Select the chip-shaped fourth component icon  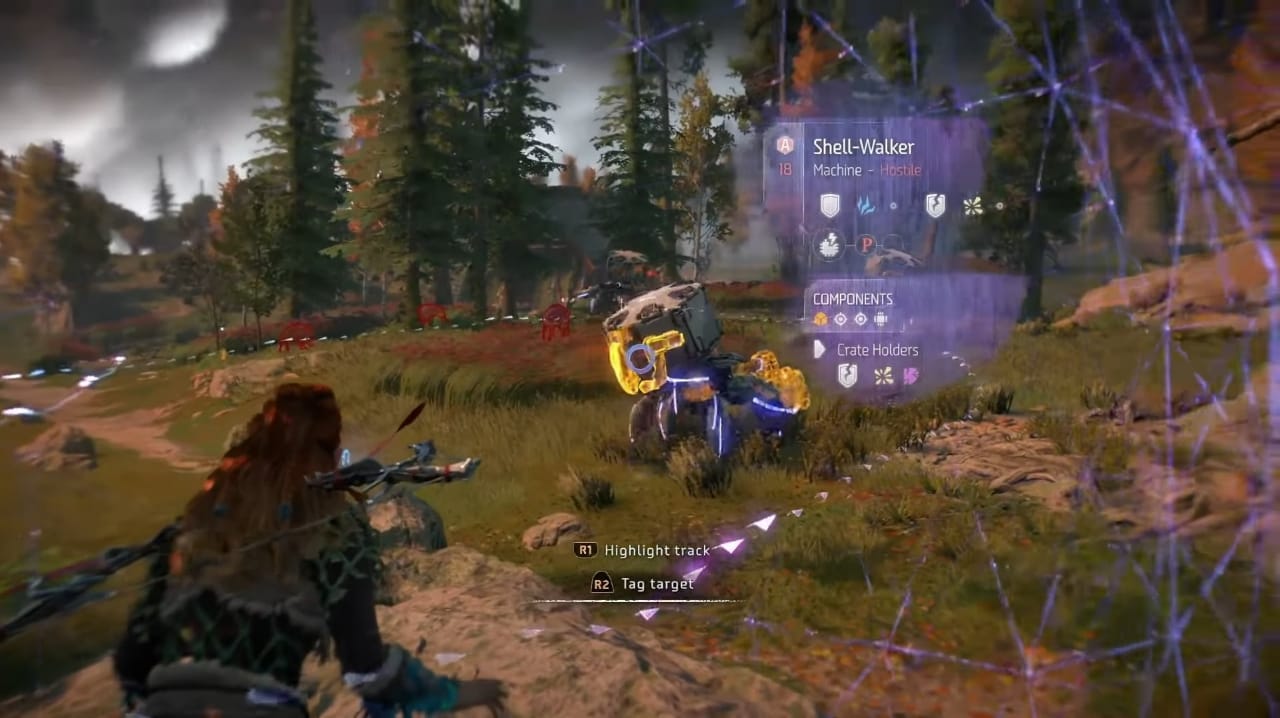tap(880, 320)
